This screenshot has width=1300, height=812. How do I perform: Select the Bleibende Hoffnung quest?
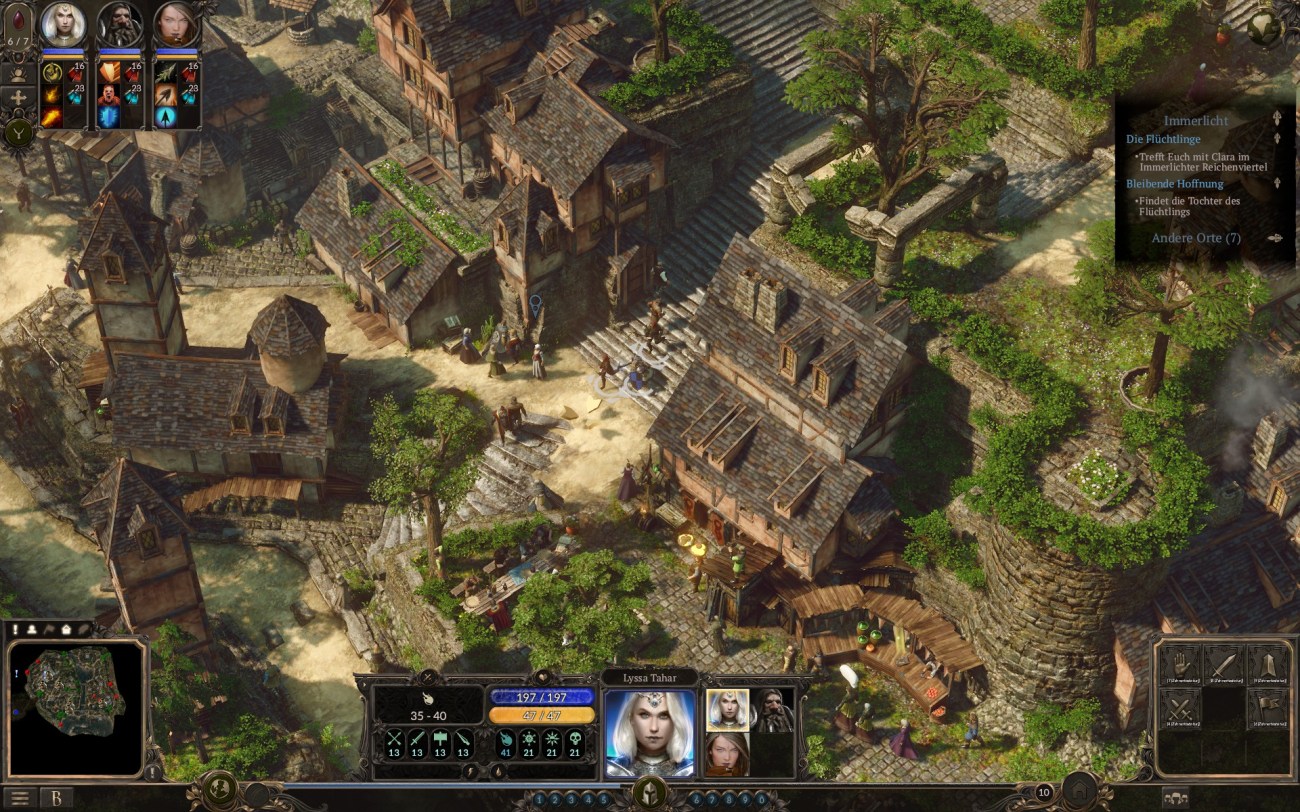[x=1174, y=184]
